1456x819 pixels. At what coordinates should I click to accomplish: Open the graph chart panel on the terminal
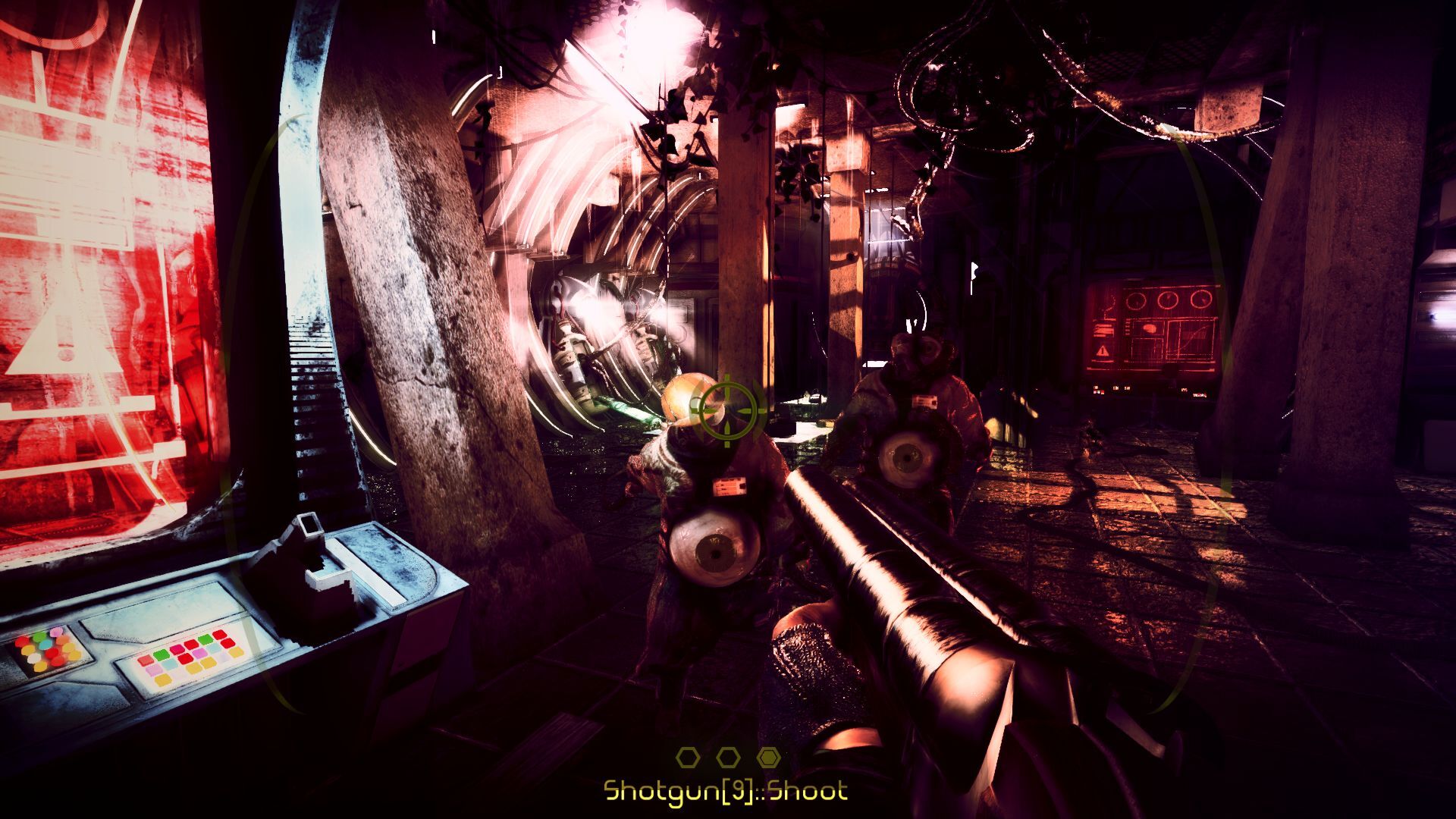click(1191, 339)
